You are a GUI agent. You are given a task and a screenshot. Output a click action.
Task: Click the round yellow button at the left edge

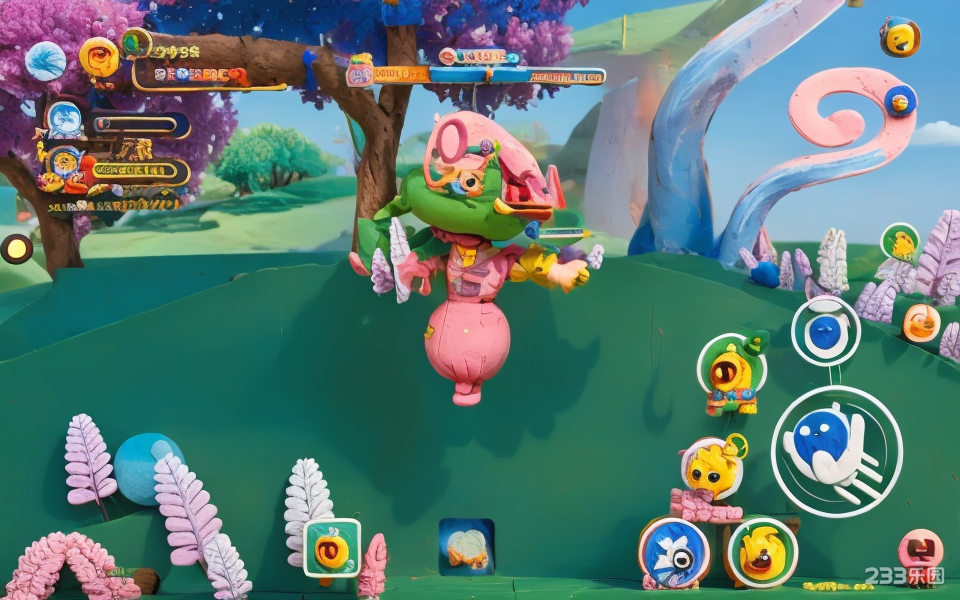coord(16,249)
